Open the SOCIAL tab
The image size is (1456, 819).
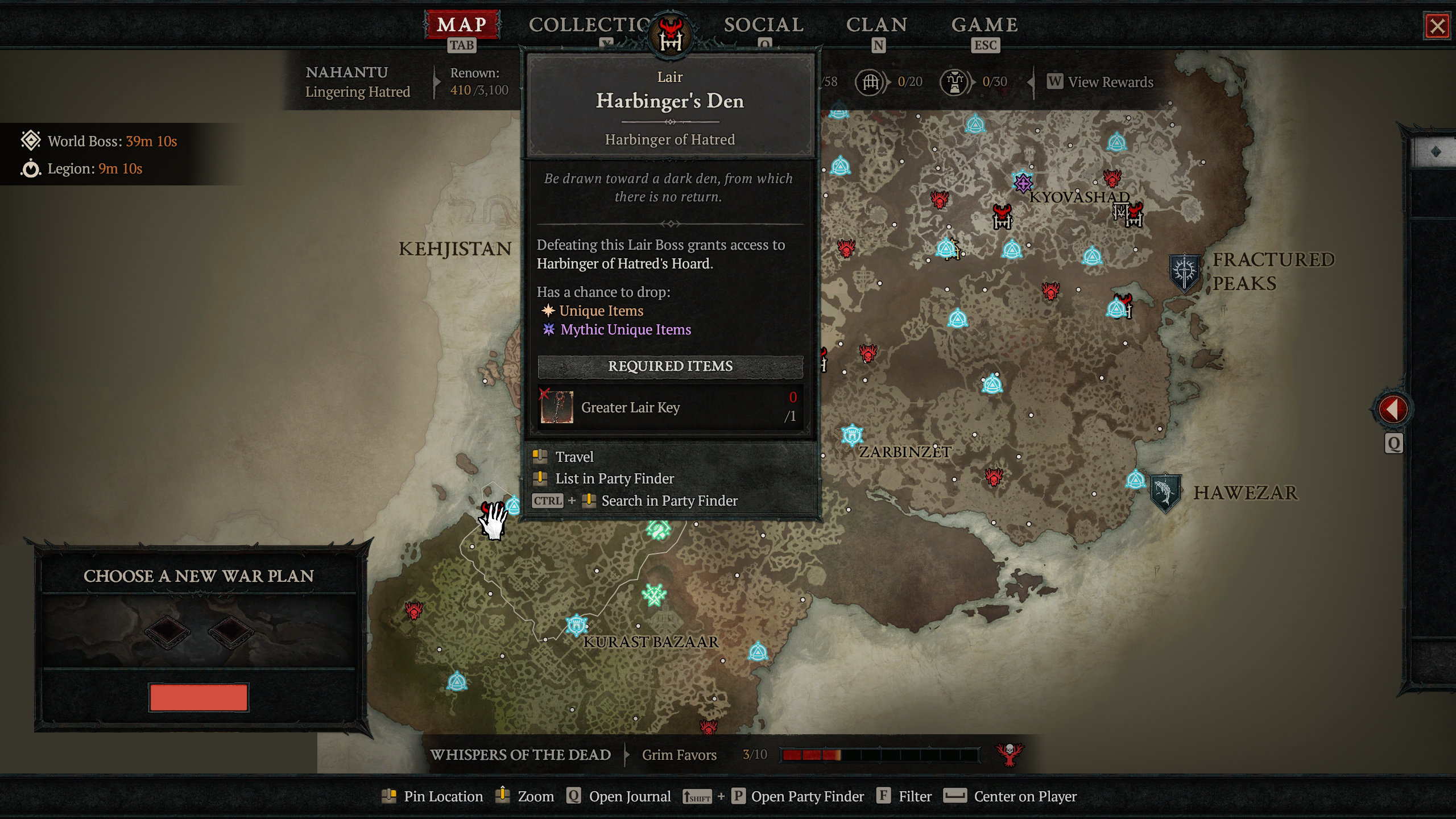763,26
